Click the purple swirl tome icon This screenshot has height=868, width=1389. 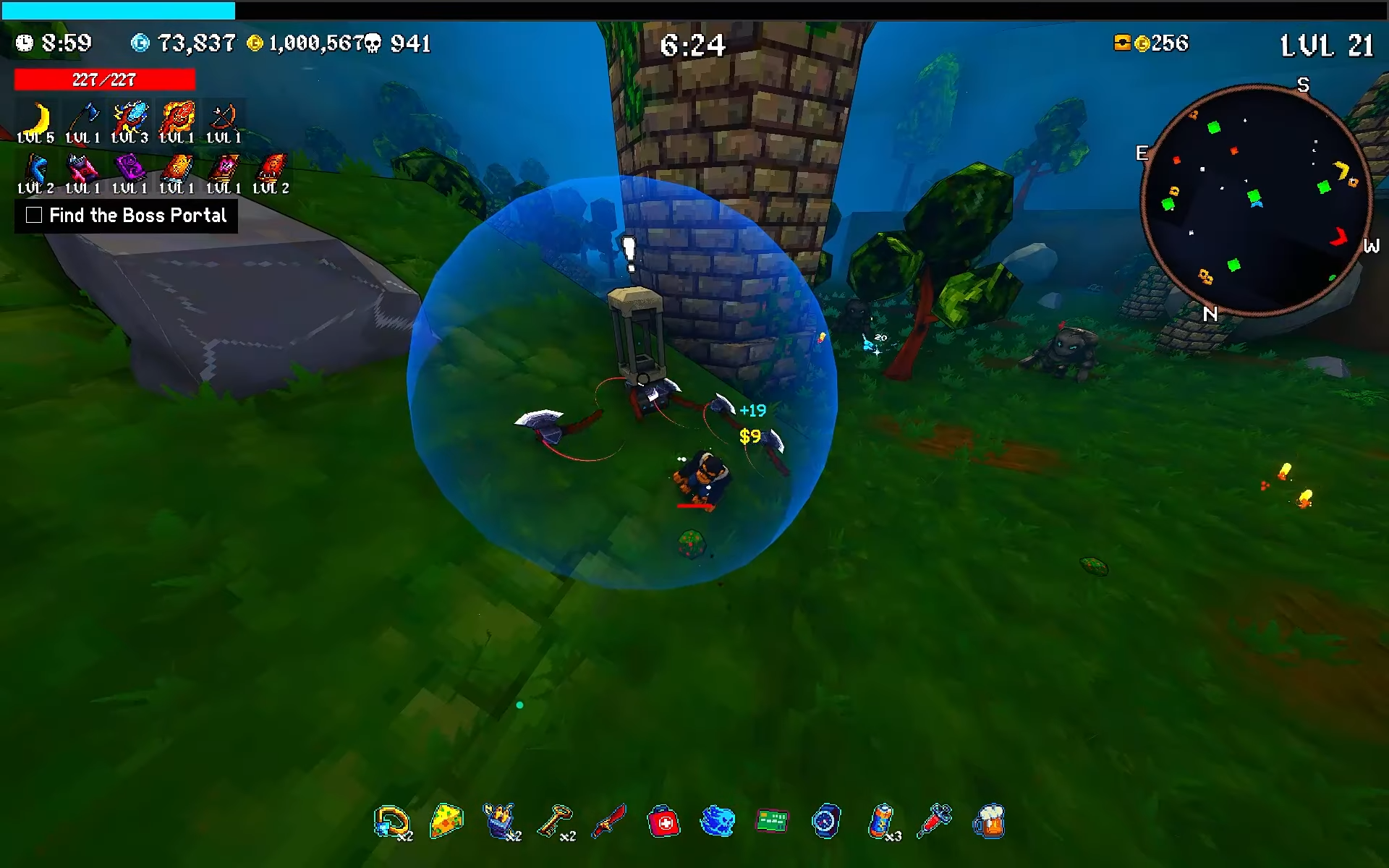130,169
